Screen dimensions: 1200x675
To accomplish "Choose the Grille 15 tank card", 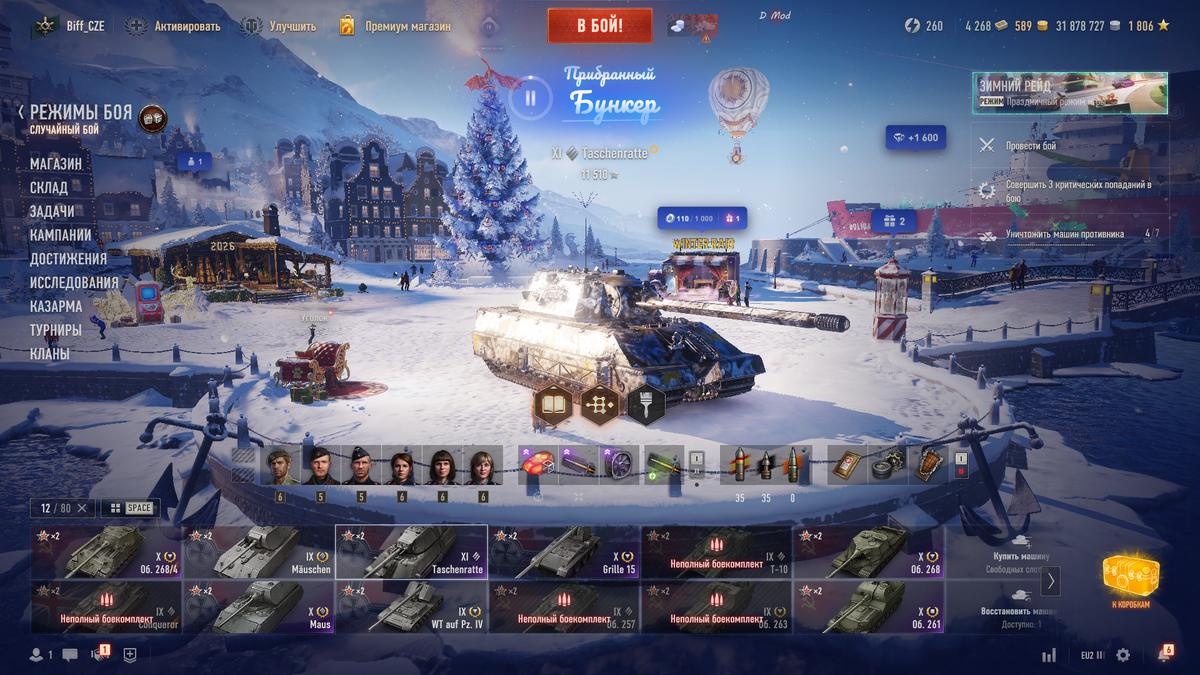I will coord(564,552).
